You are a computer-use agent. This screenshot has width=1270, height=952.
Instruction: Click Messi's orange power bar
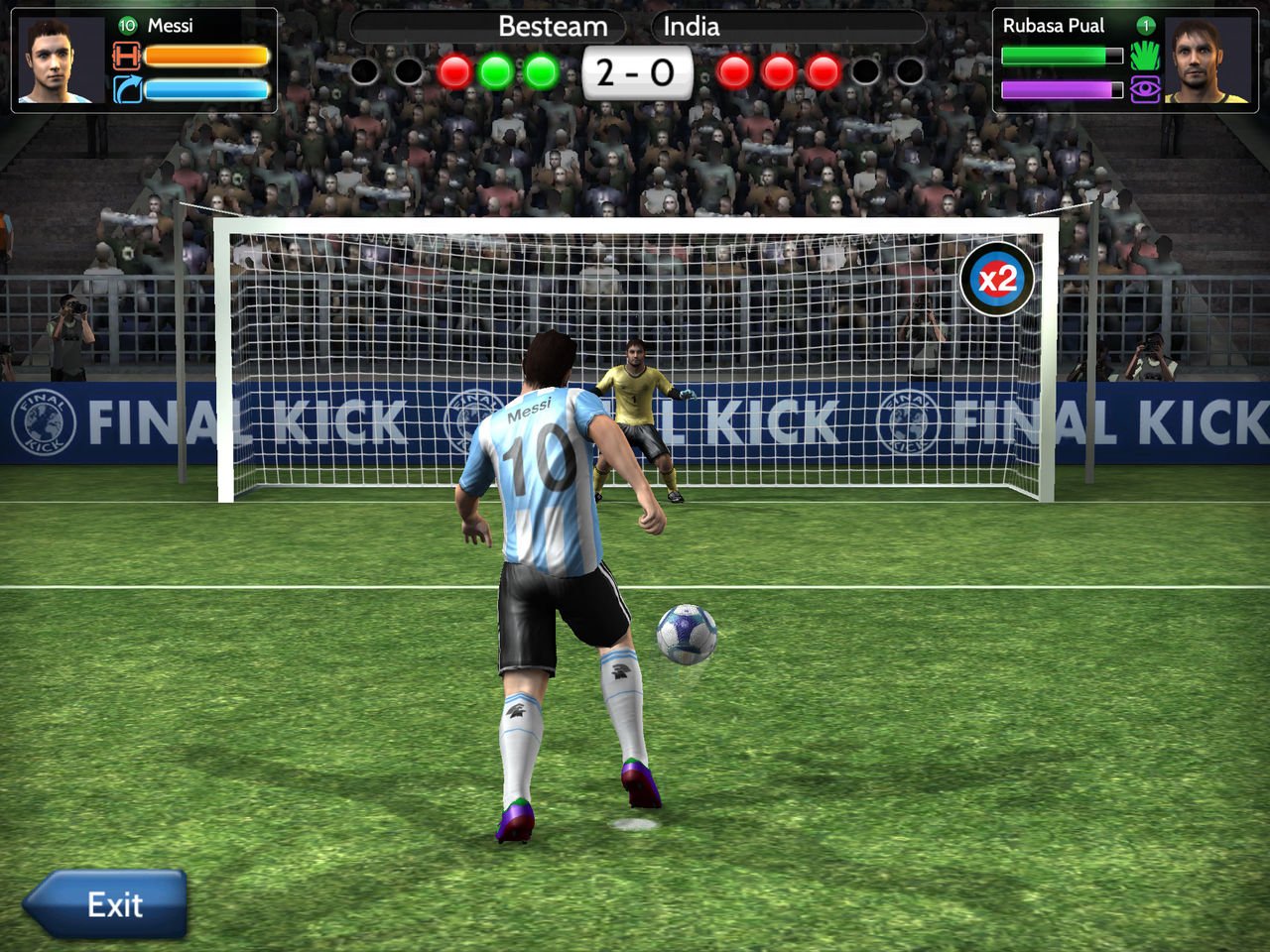[x=205, y=57]
